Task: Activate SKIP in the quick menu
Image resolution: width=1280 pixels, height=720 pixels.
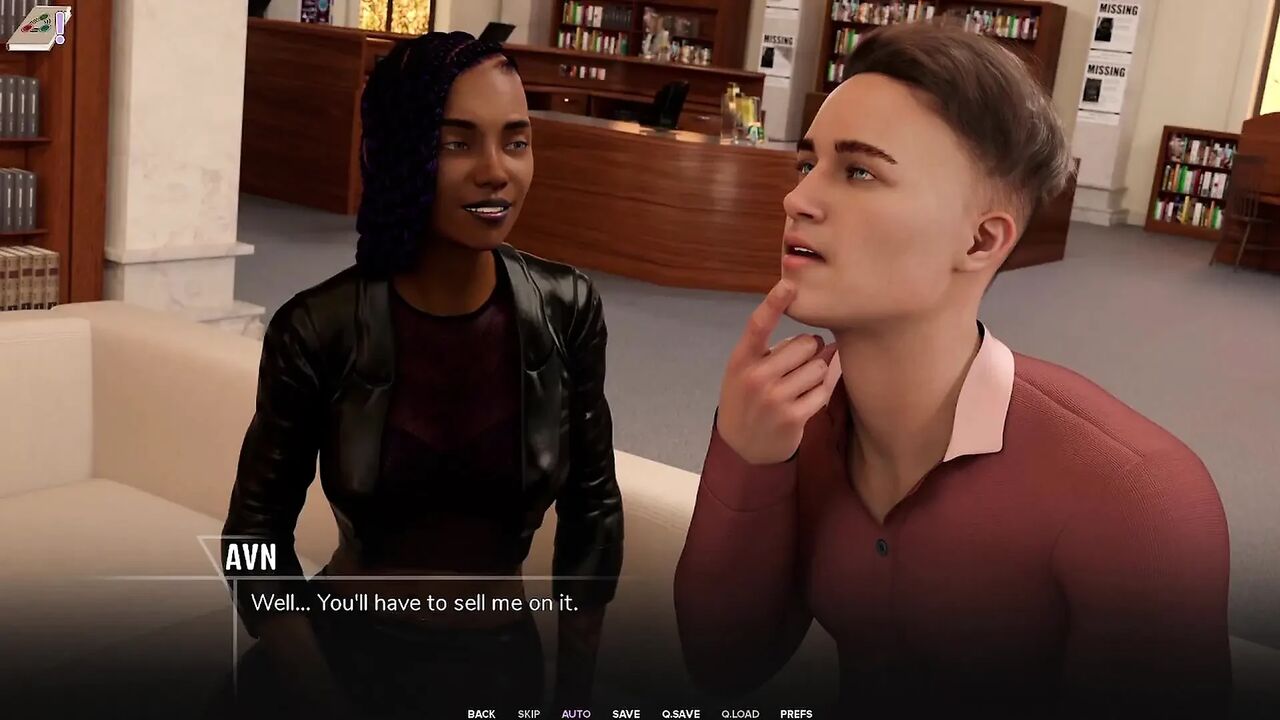Action: coord(529,714)
